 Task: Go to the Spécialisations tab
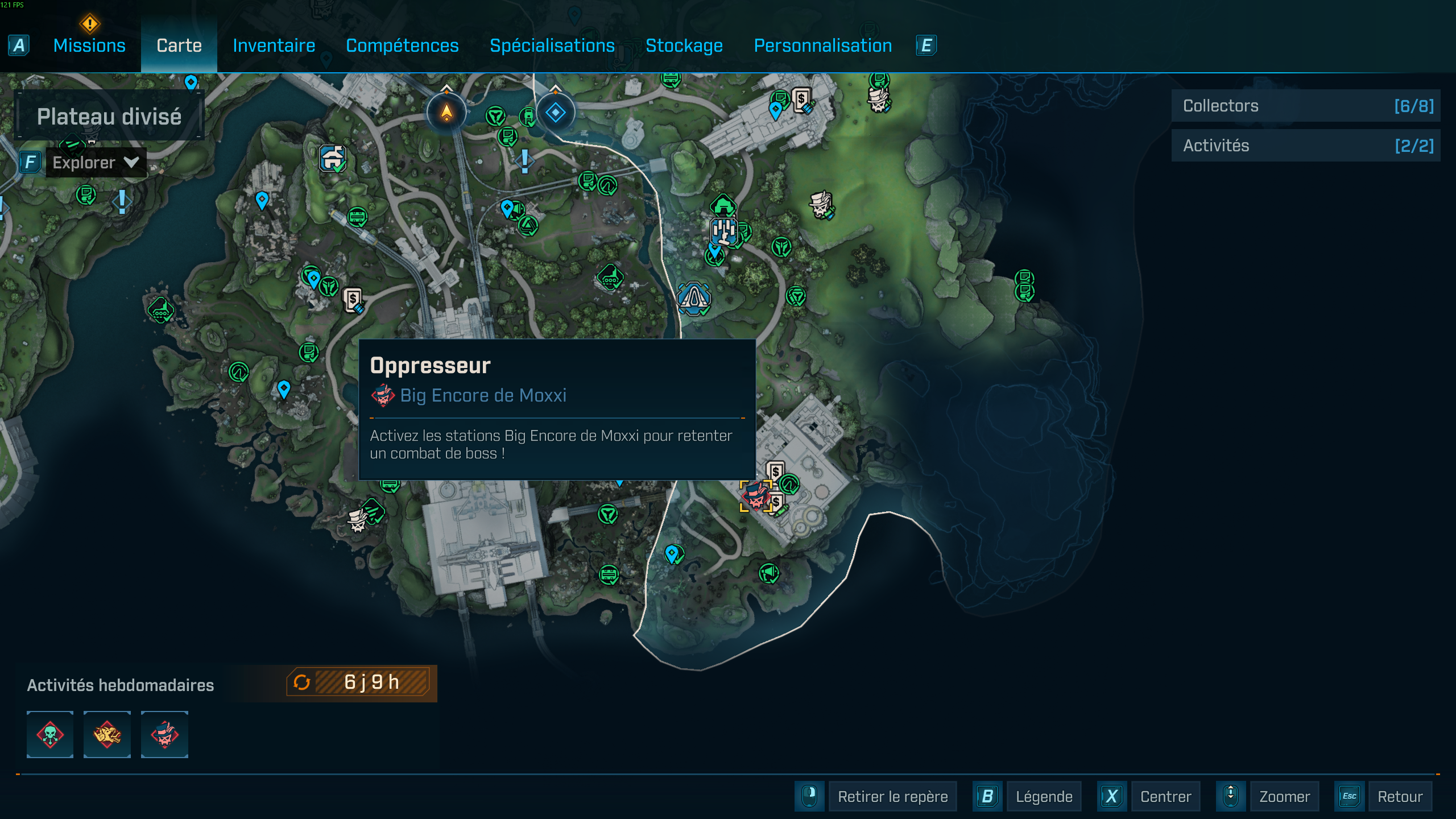552,45
